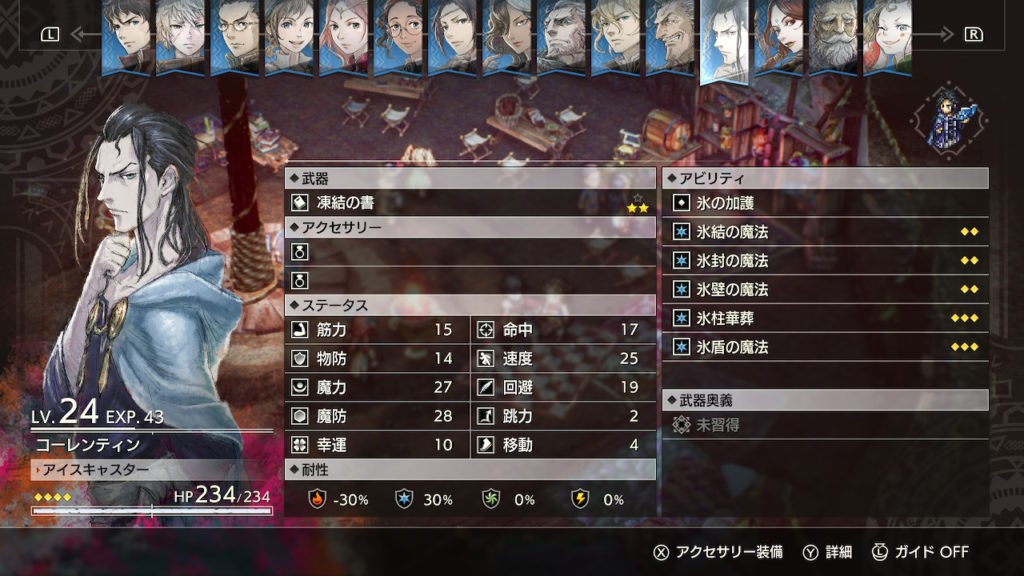Image resolution: width=1024 pixels, height=576 pixels.
Task: Select the 氷の加護 passive ability
Action: pyautogui.click(x=825, y=203)
